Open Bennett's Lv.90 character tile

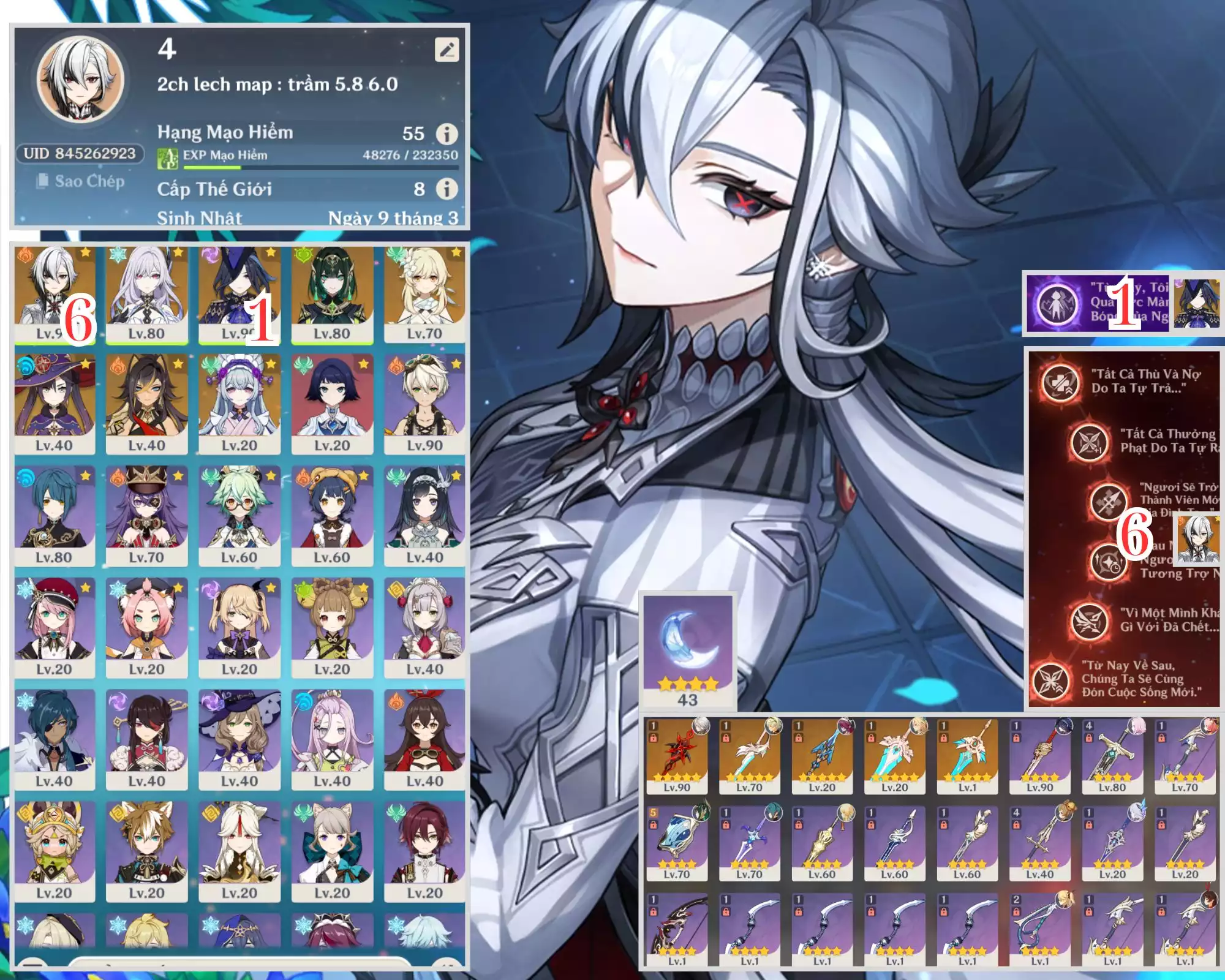coord(424,403)
